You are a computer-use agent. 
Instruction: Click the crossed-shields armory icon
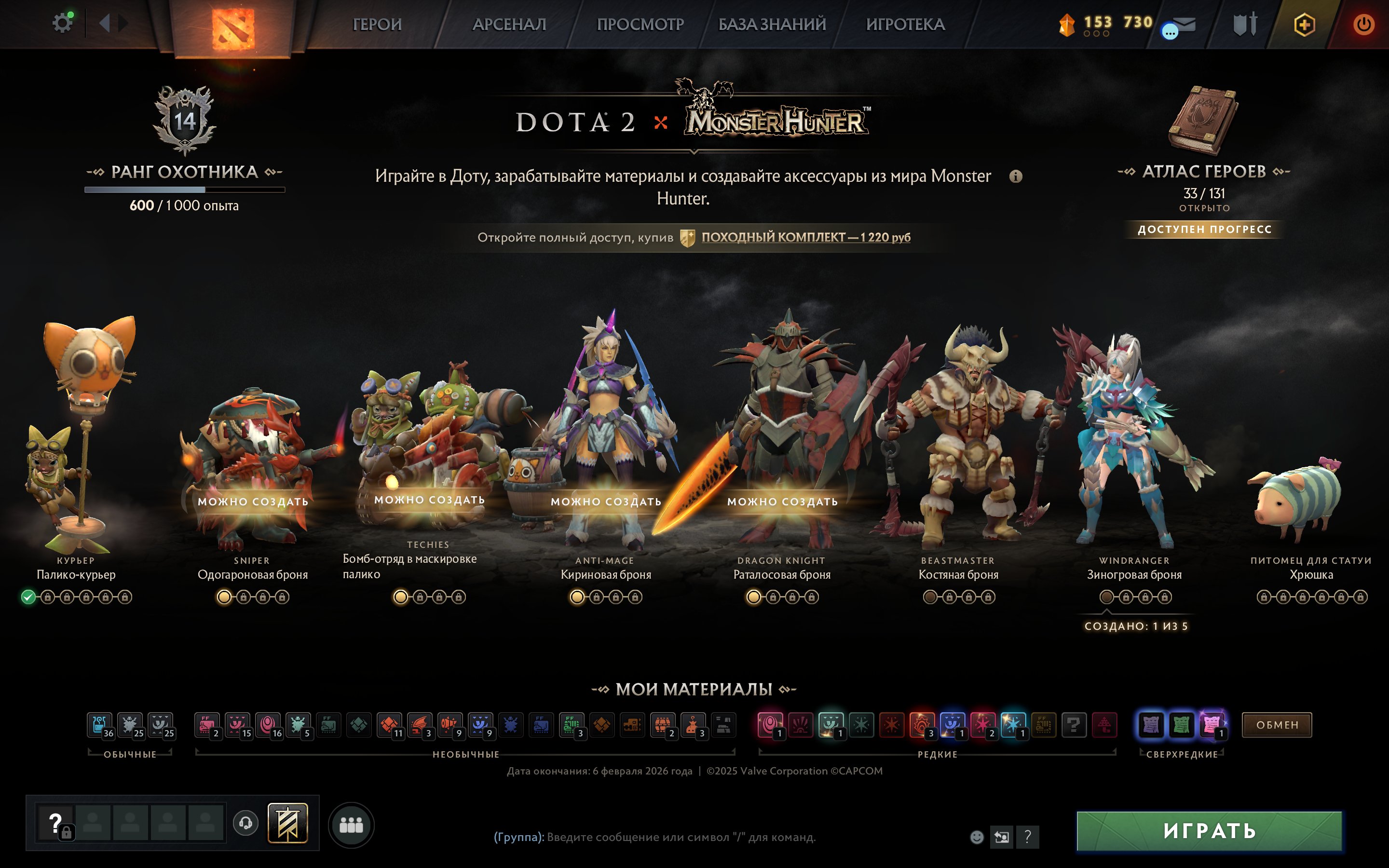pyautogui.click(x=1245, y=24)
